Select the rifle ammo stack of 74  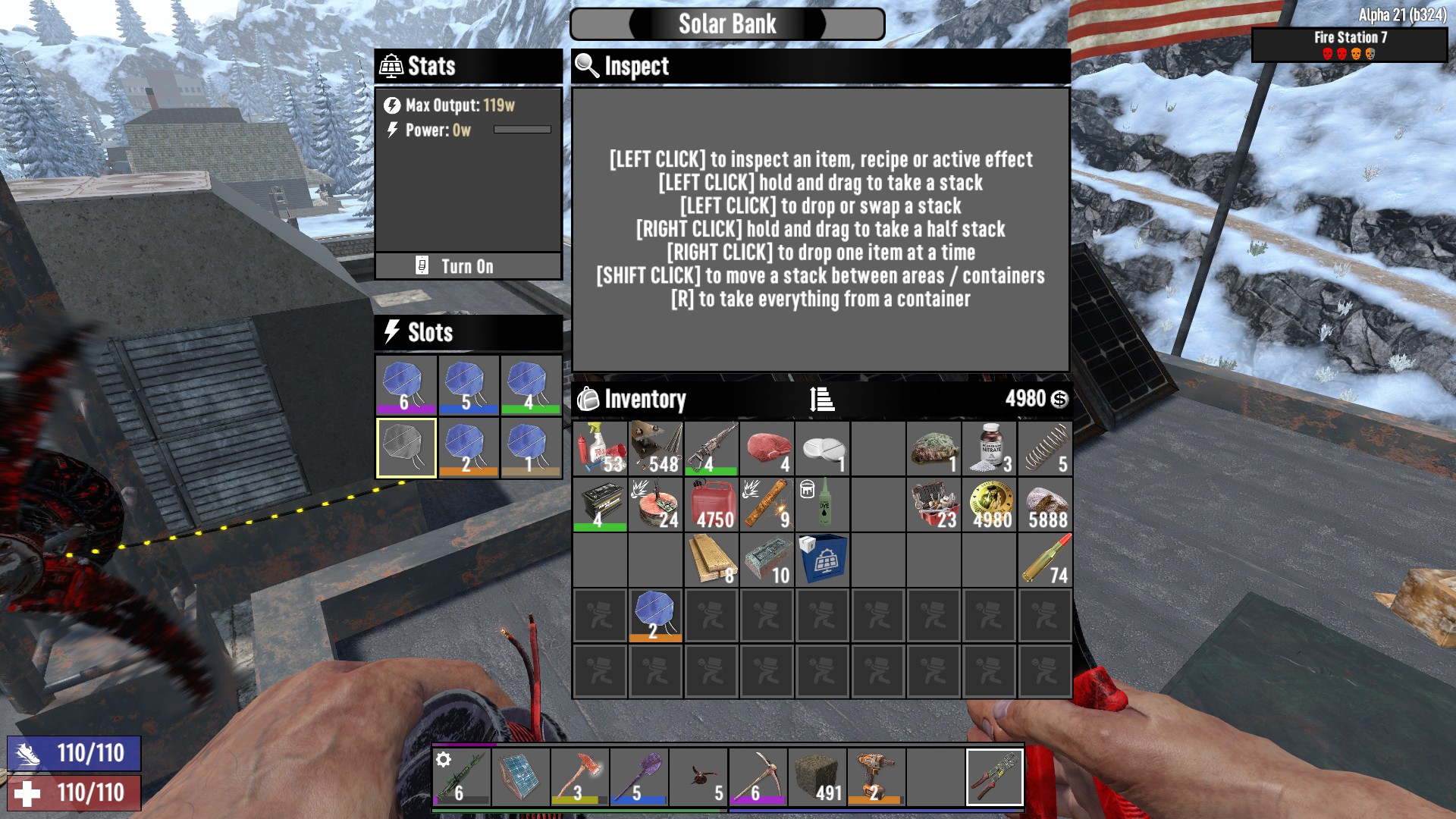pos(1045,560)
